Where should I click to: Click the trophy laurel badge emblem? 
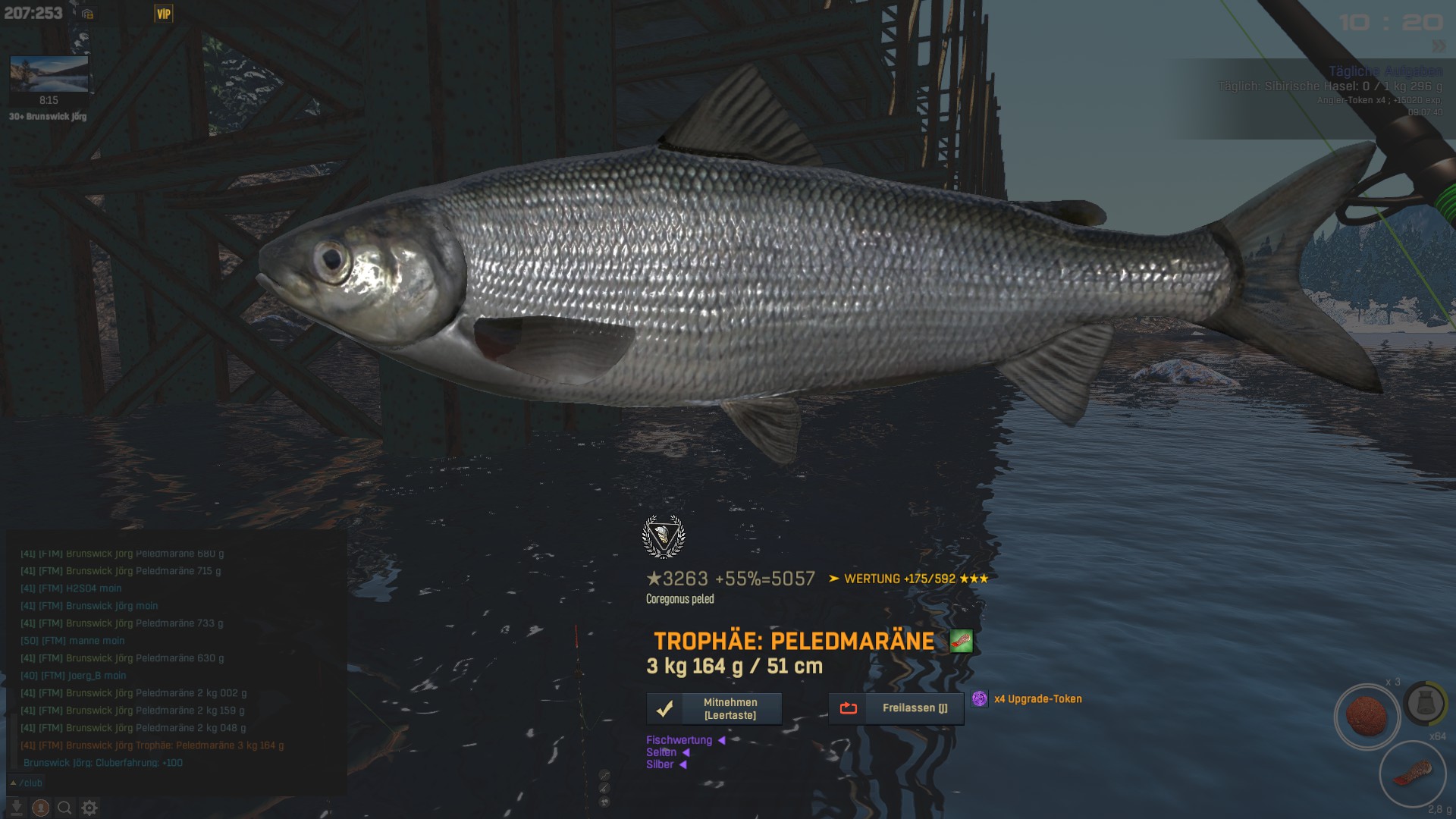point(664,536)
